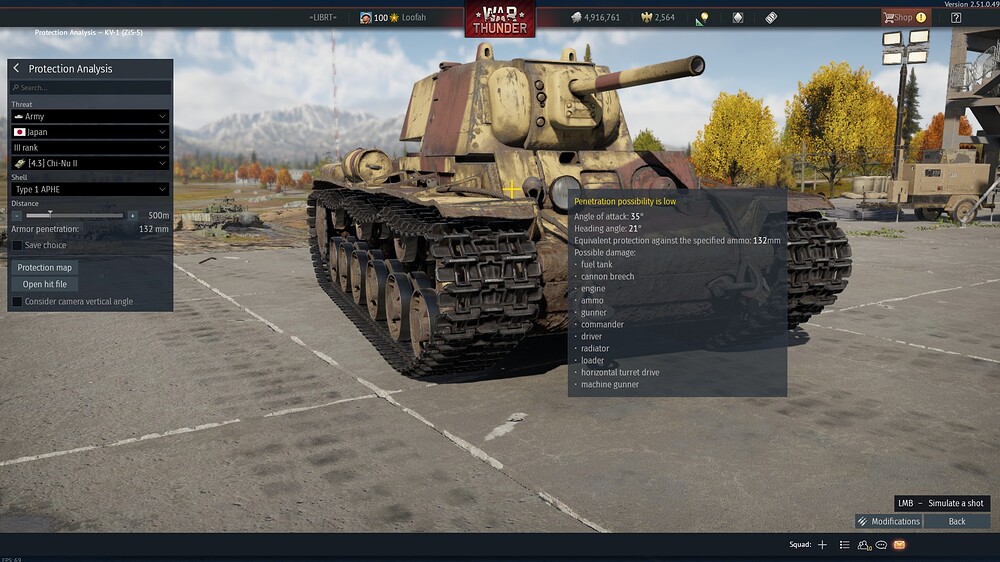1000x562 pixels.
Task: Open the help question mark icon
Action: [x=956, y=17]
